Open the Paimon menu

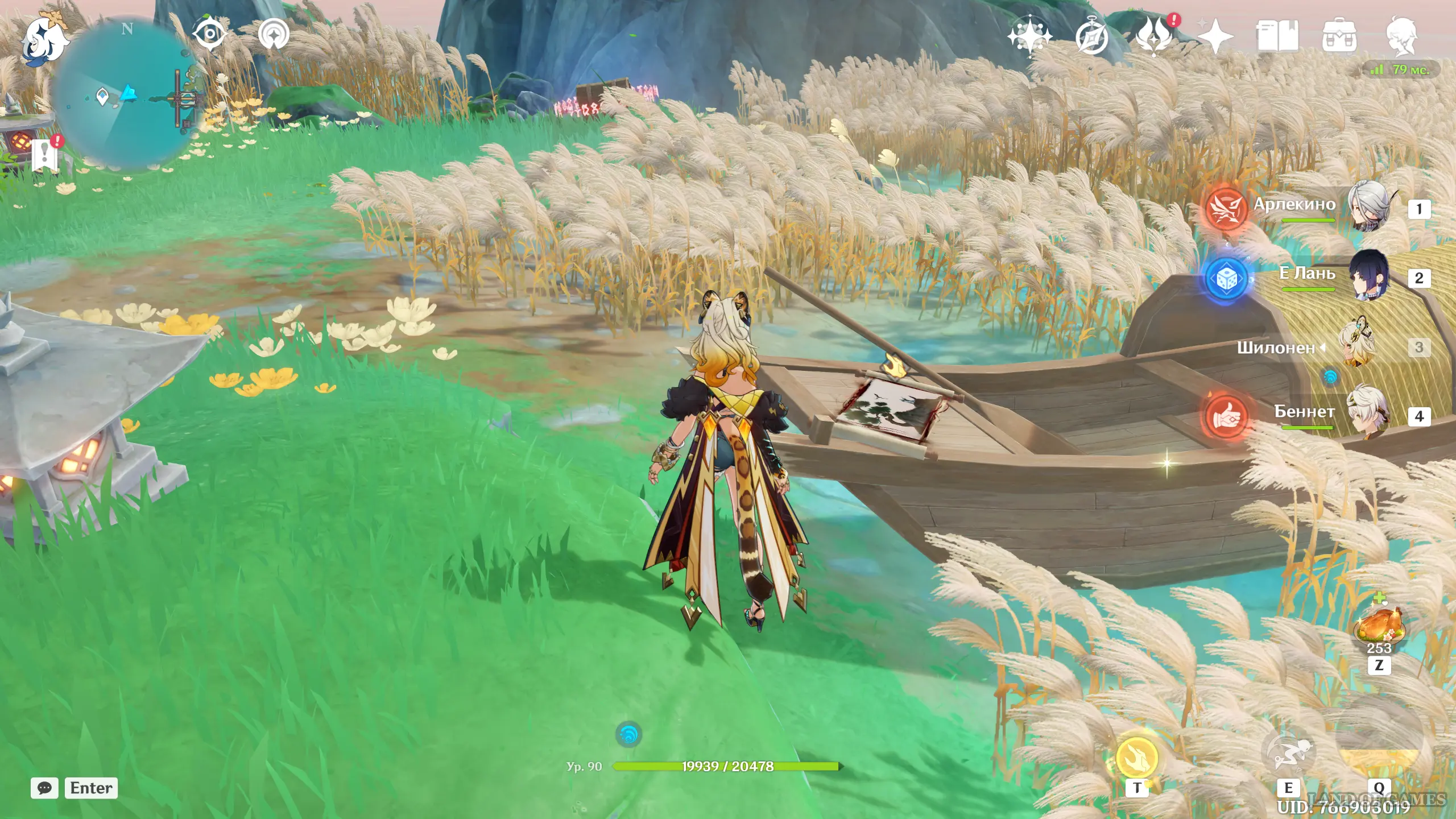point(44,39)
